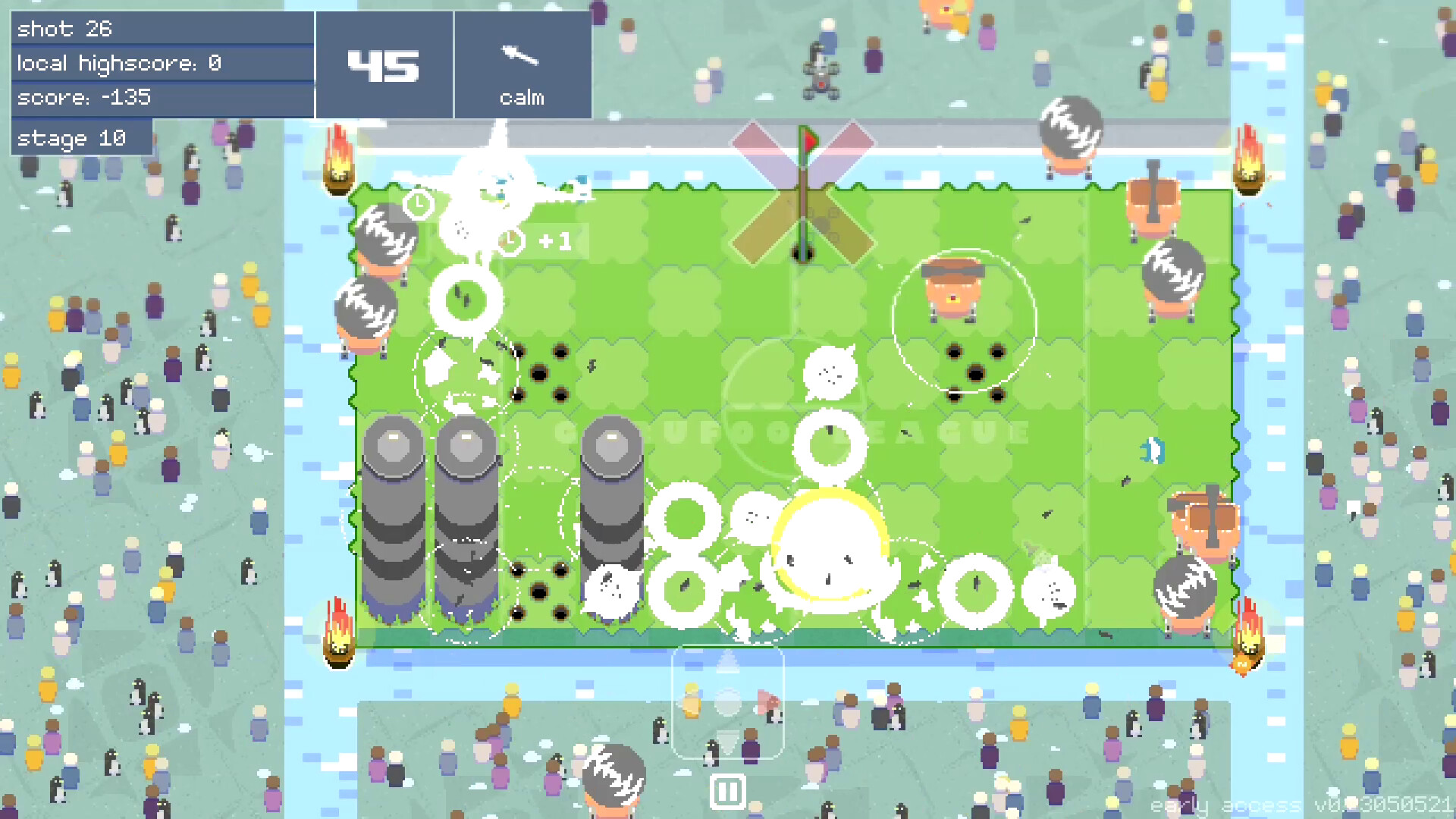Select the local highscore: 0 HUD row
1456x819 pixels.
tap(162, 63)
